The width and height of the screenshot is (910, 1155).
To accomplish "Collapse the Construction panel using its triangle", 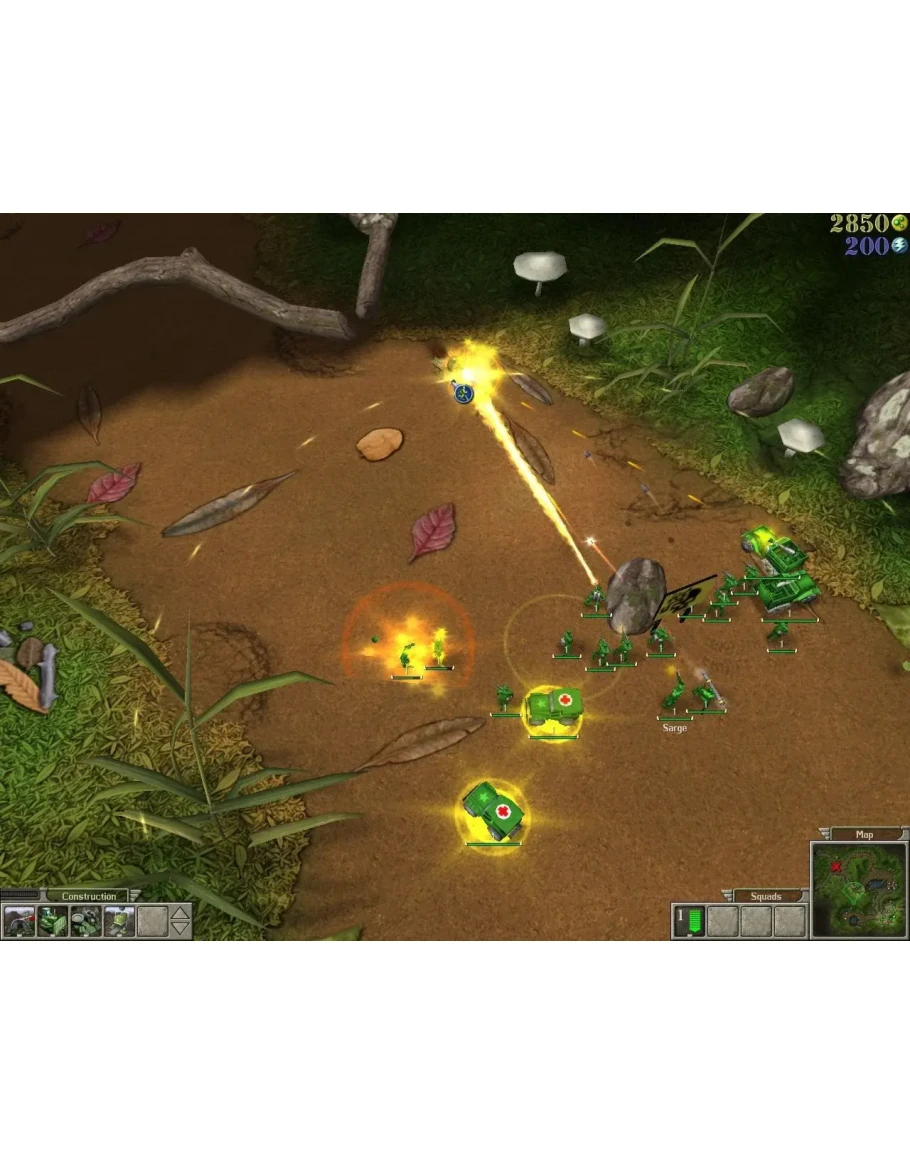I will [x=136, y=896].
